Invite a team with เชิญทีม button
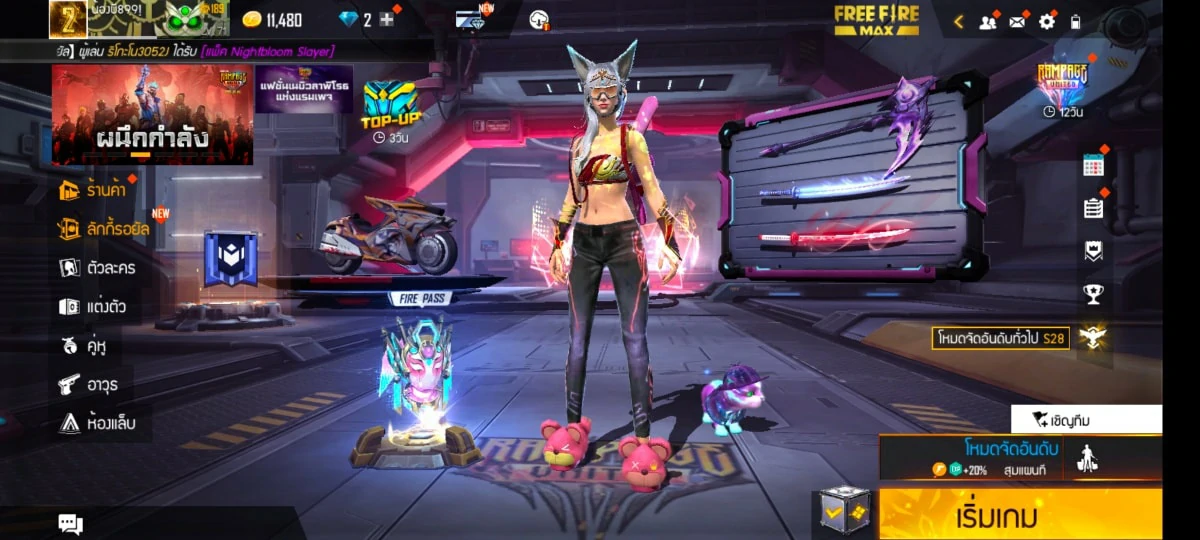This screenshot has width=1200, height=540. tap(1086, 419)
